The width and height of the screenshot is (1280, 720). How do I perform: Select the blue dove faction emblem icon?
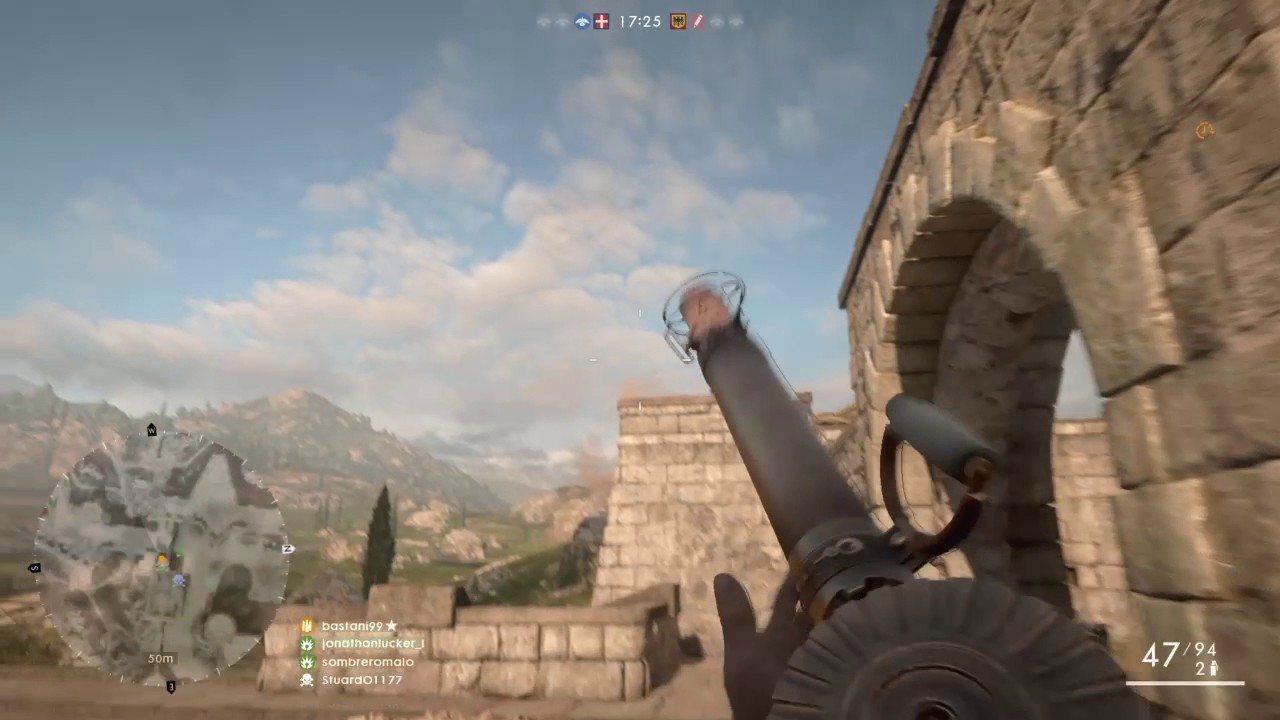click(581, 22)
